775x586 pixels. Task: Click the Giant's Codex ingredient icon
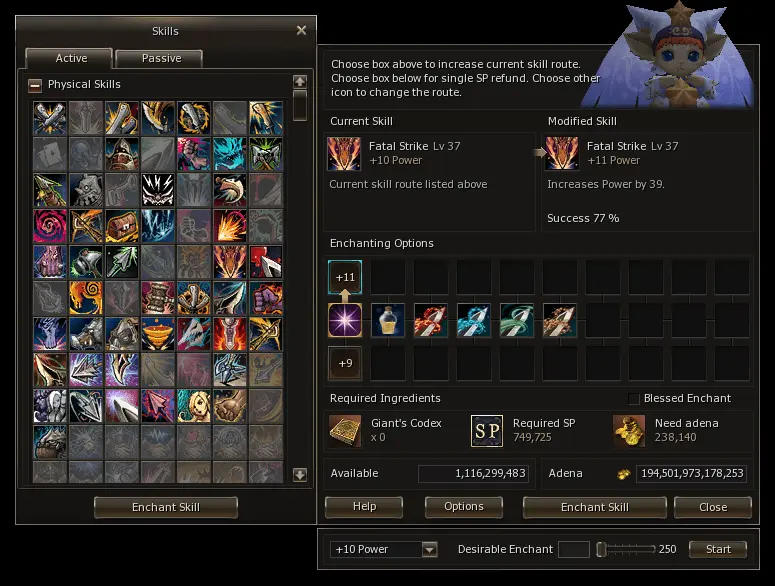tap(345, 431)
